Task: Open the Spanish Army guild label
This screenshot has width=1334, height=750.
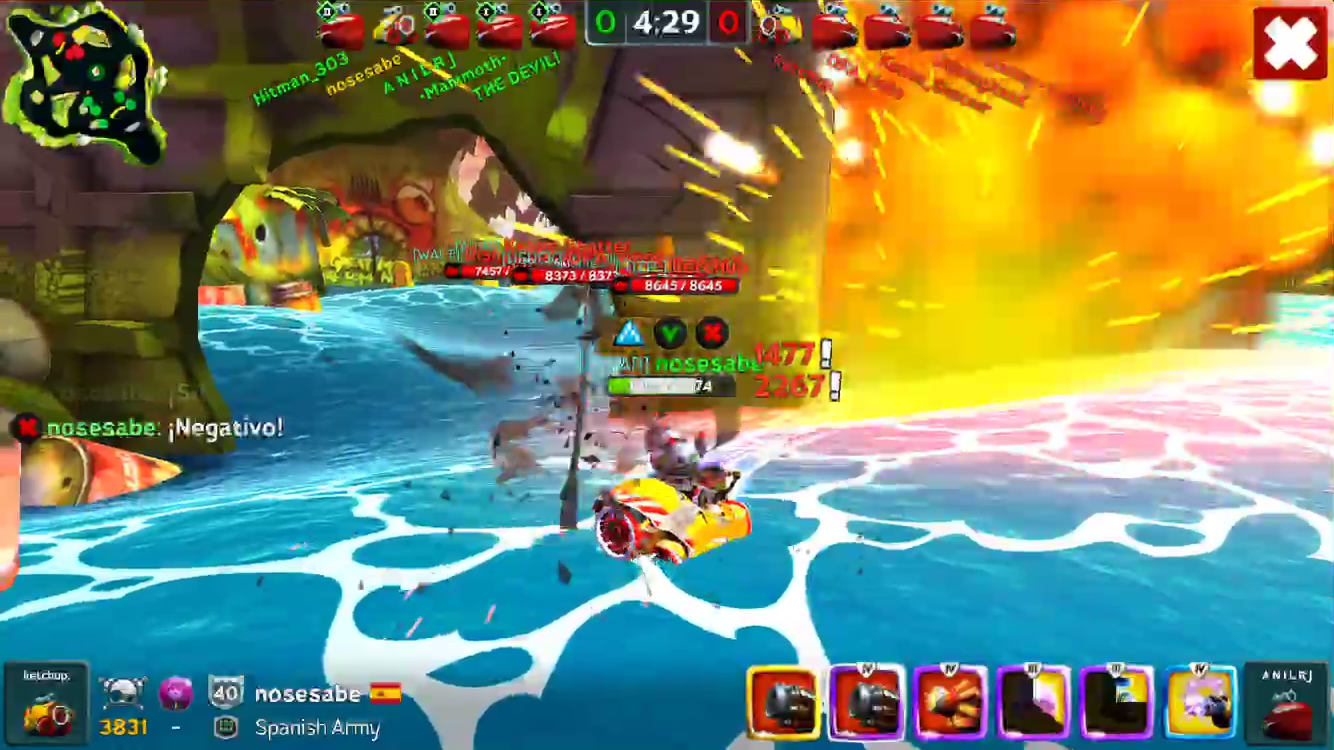Action: [x=316, y=728]
